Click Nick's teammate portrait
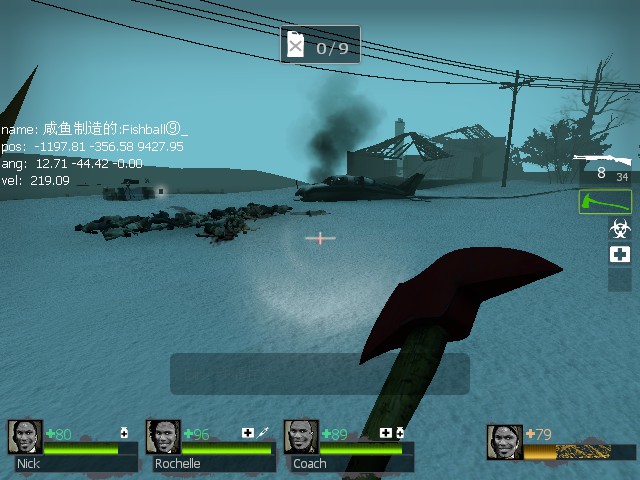Screen dimensions: 640x480 [x=25, y=437]
